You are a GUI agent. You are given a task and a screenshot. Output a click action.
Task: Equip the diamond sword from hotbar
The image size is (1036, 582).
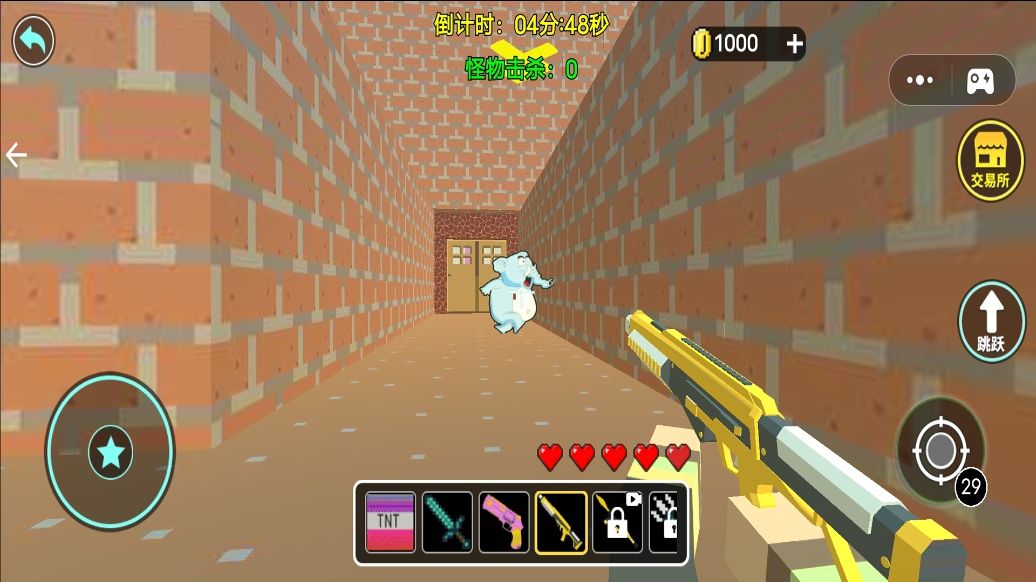click(447, 522)
